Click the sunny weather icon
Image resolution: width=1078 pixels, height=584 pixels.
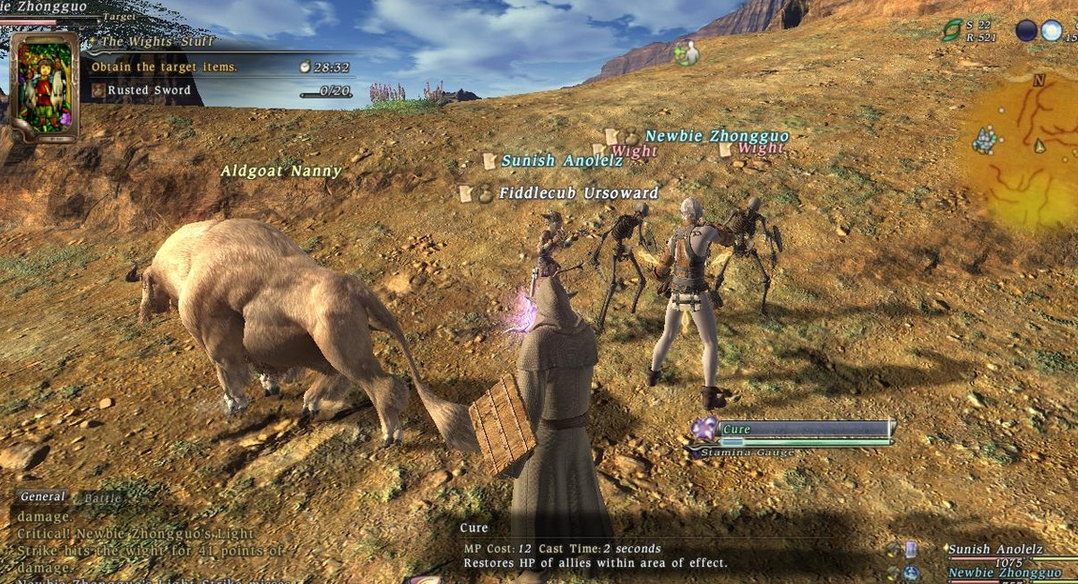[1051, 30]
